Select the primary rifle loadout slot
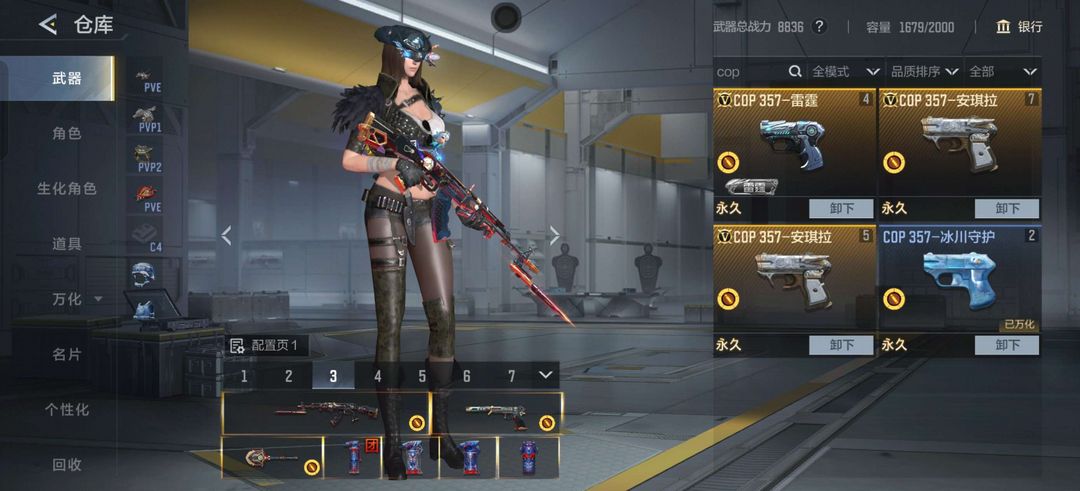This screenshot has height=491, width=1080. pos(325,412)
